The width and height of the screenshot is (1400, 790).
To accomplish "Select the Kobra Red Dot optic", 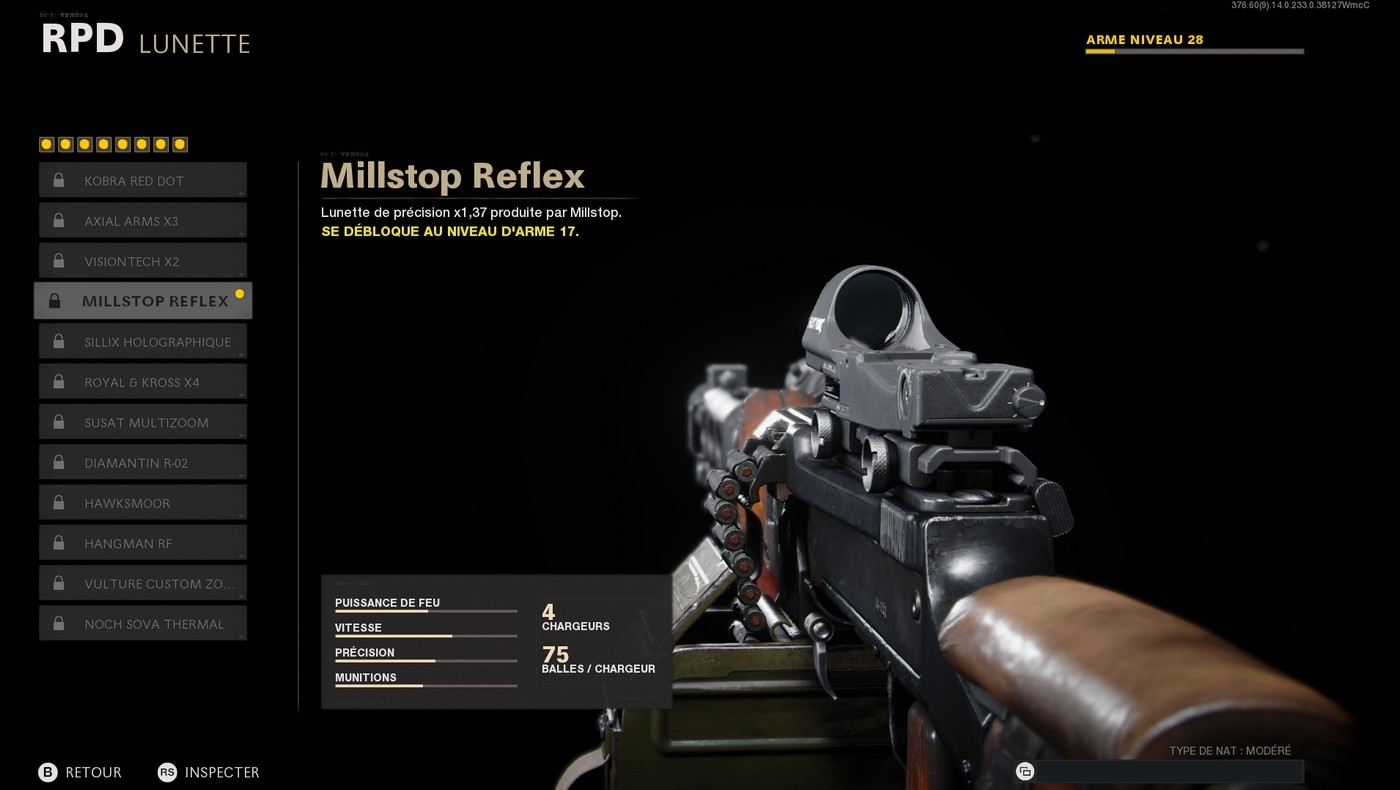I will (x=143, y=181).
